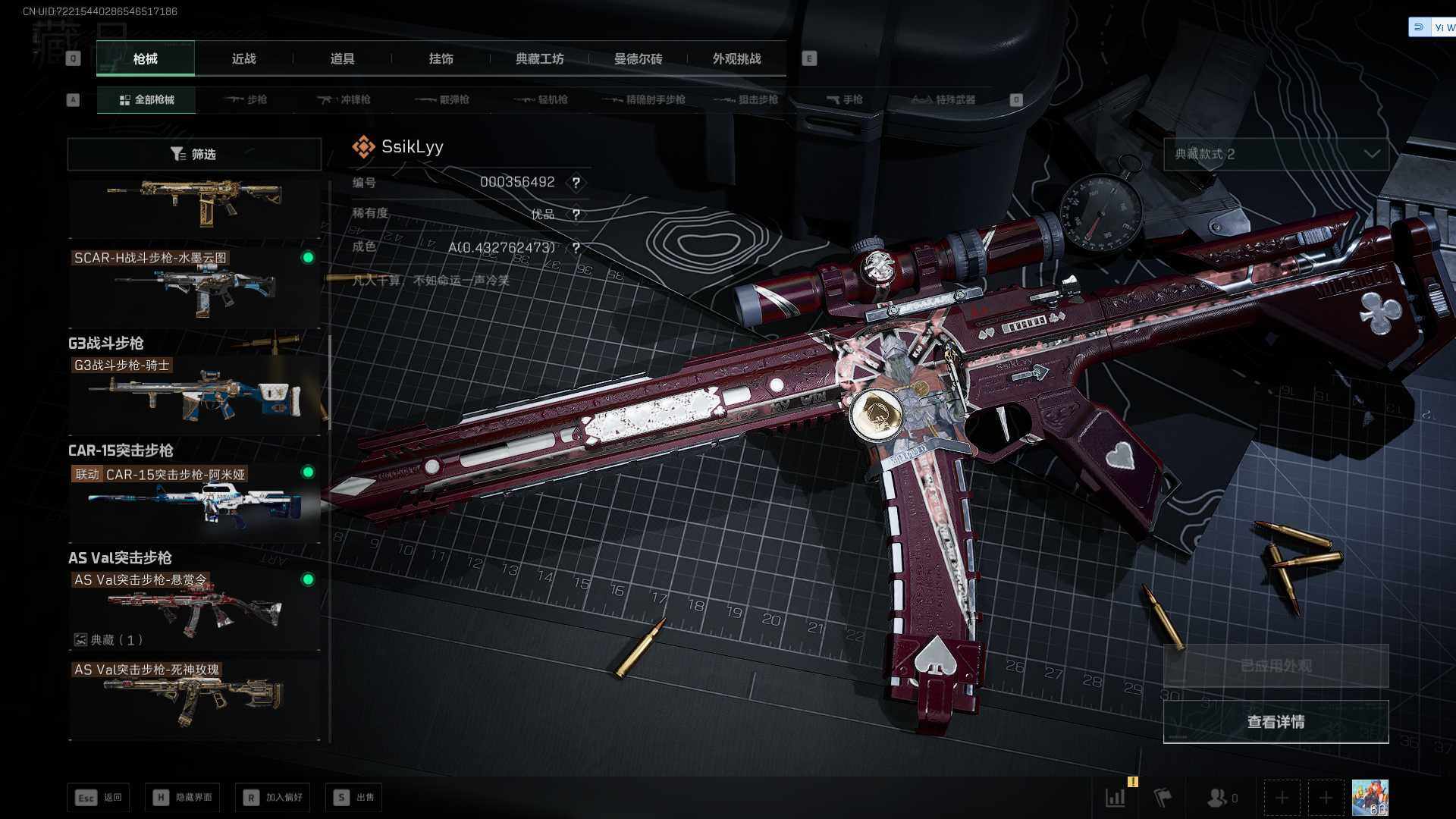Viewport: 1456px width, 819px height.
Task: Open the player avatar profile
Action: [x=1370, y=798]
